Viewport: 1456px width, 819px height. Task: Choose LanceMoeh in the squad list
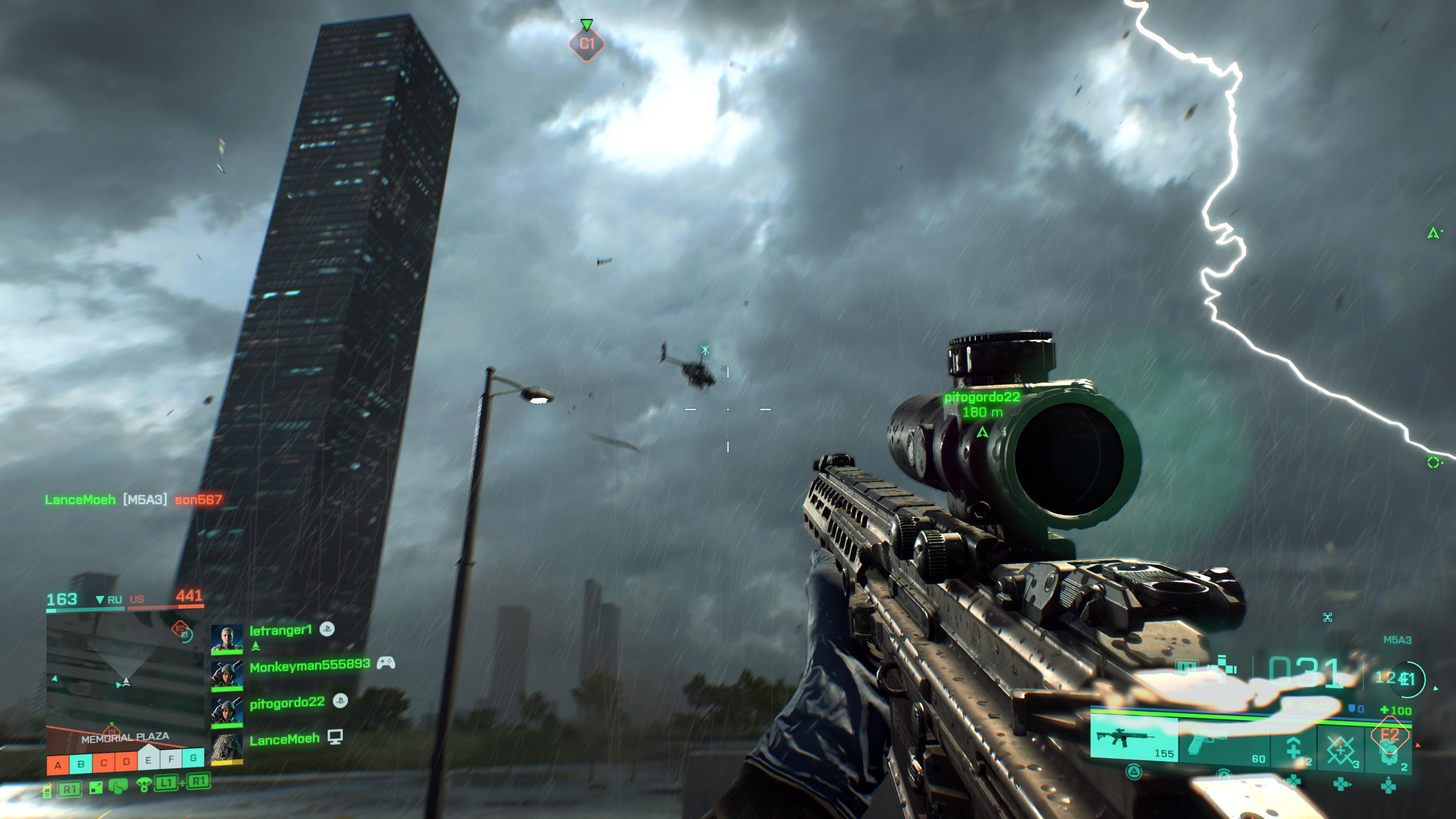284,739
